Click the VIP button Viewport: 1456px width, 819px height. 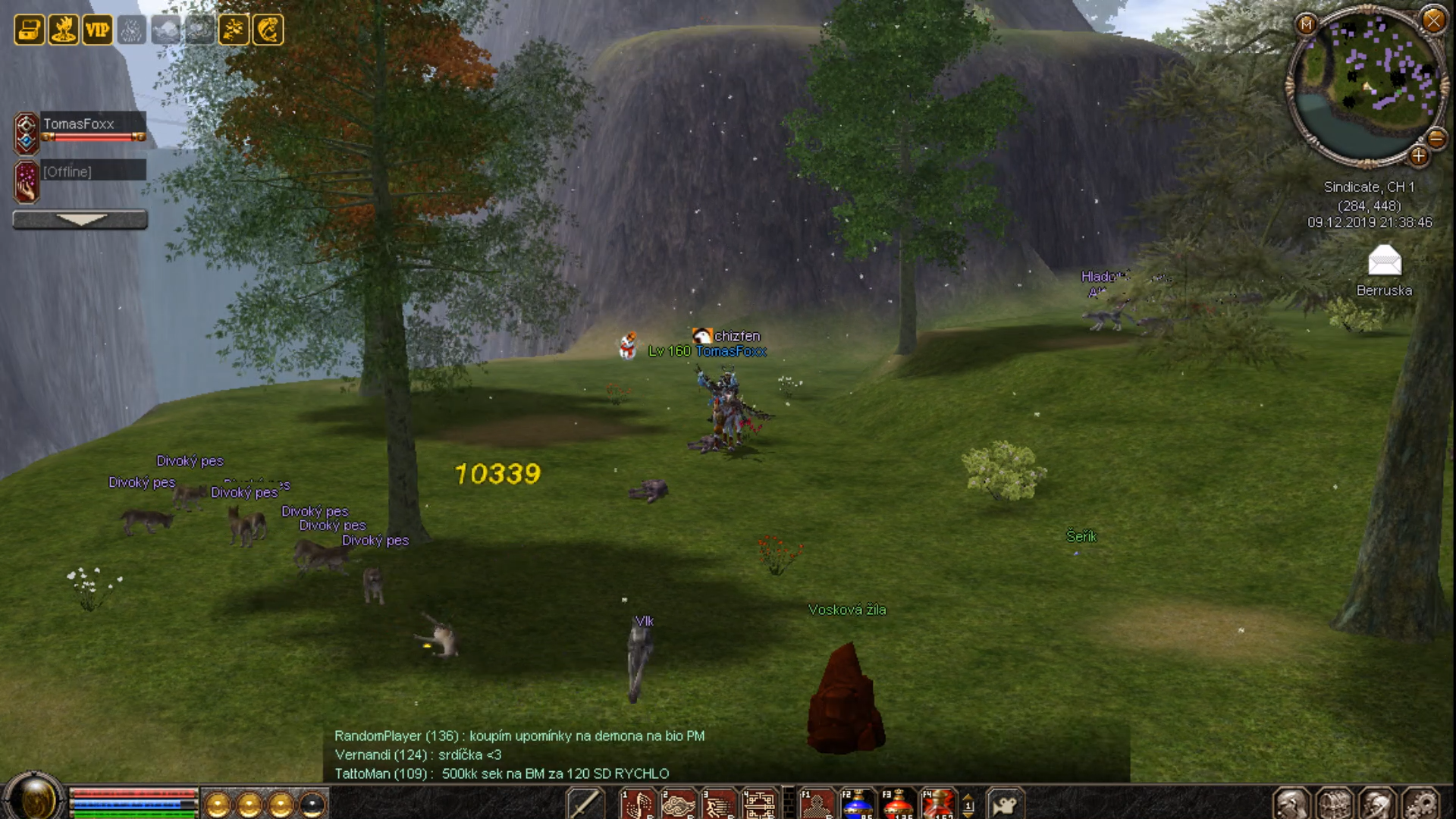pyautogui.click(x=97, y=30)
